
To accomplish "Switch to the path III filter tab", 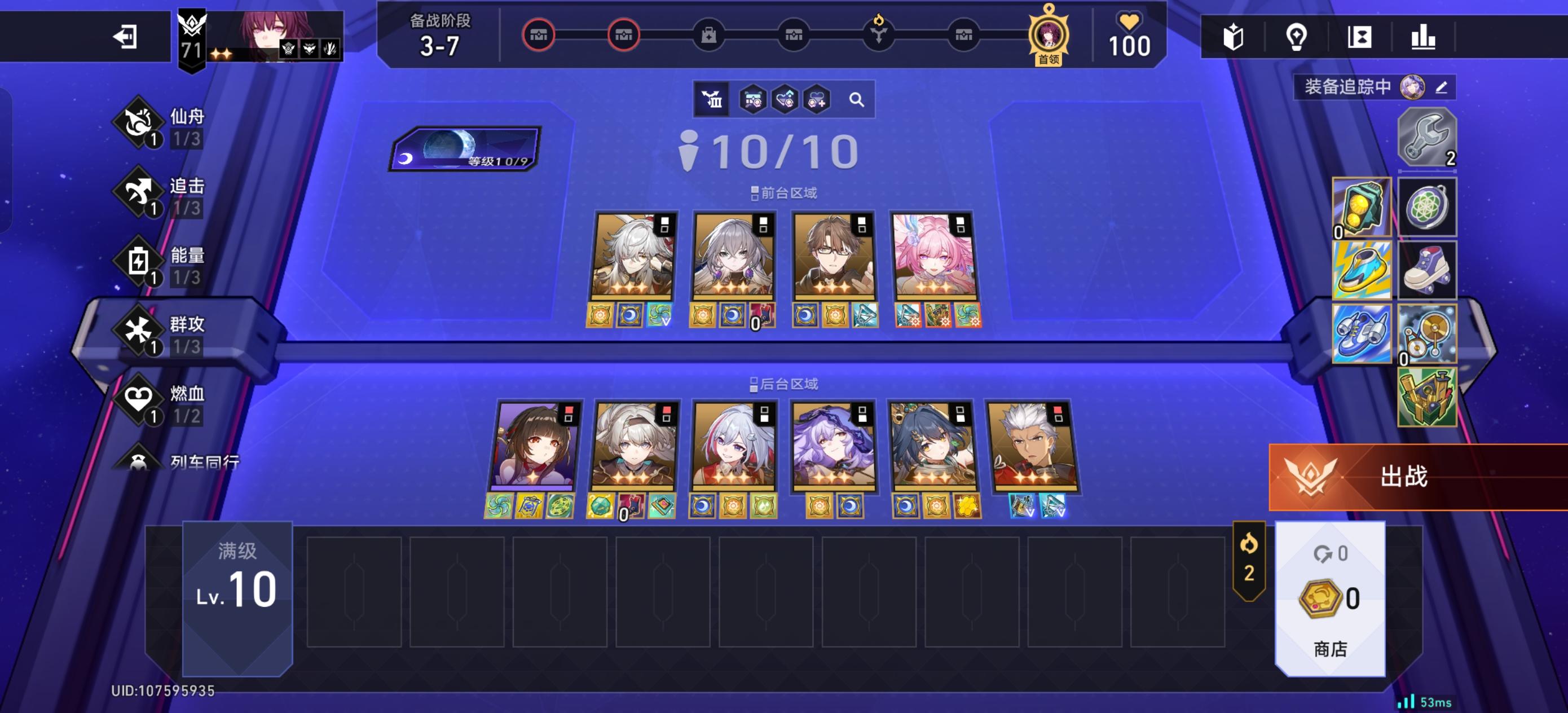I will tap(713, 100).
